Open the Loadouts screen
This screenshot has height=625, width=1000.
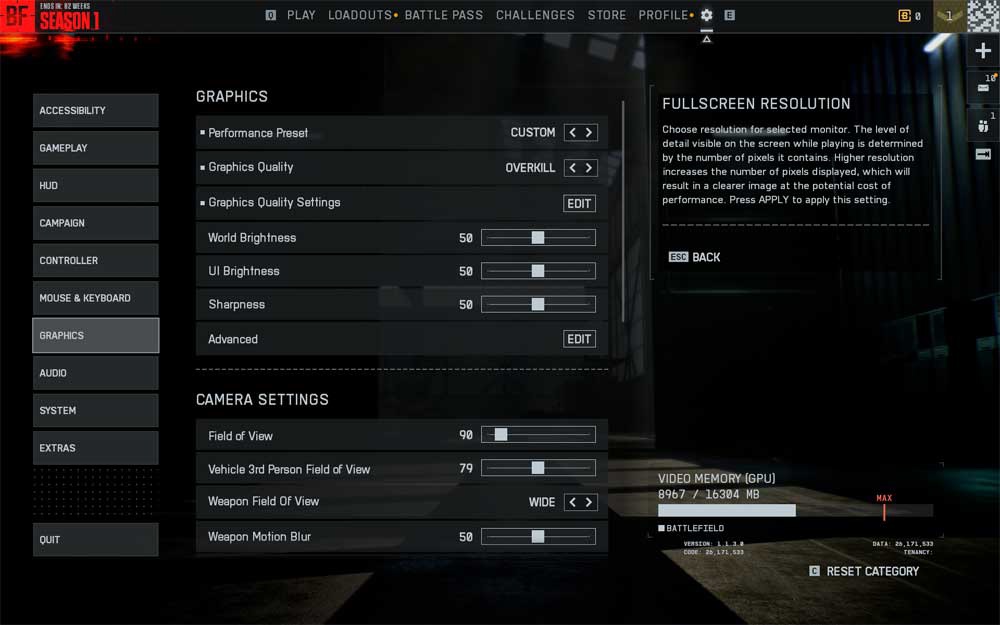tap(360, 15)
